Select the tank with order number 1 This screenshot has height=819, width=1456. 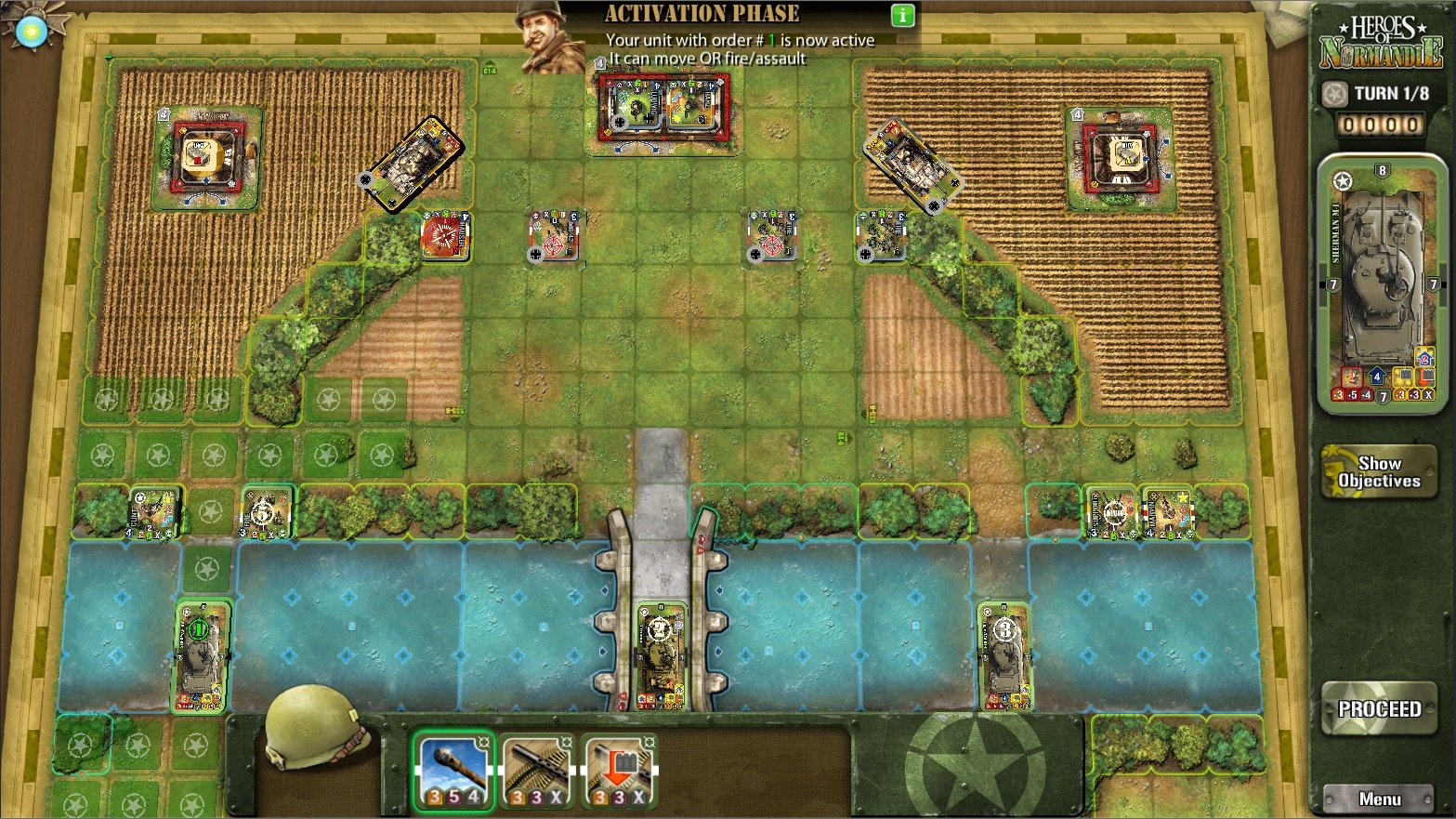202,656
